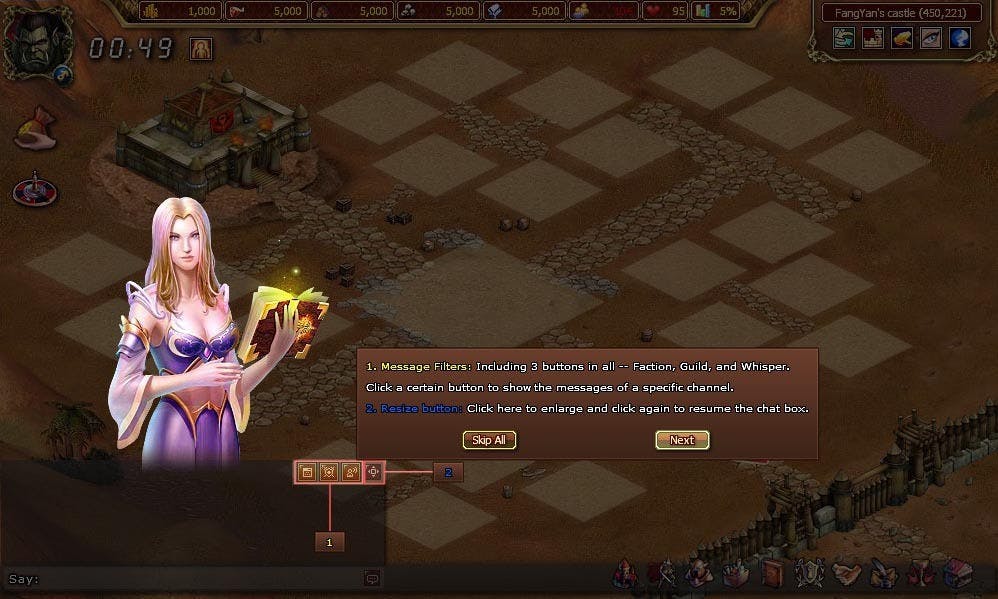
Task: Click the speech bubble send icon
Action: pyautogui.click(x=372, y=578)
